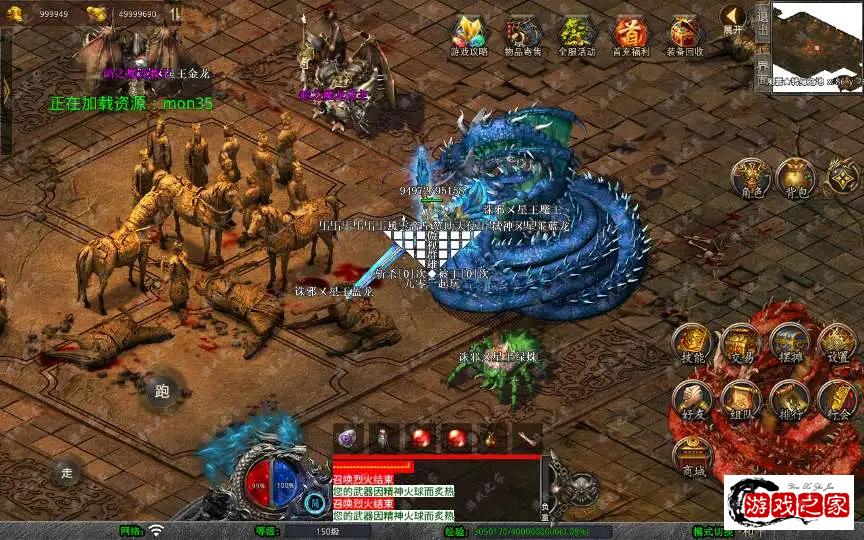Toggle the 跑 run mode button
The height and width of the screenshot is (540, 864).
tap(162, 391)
